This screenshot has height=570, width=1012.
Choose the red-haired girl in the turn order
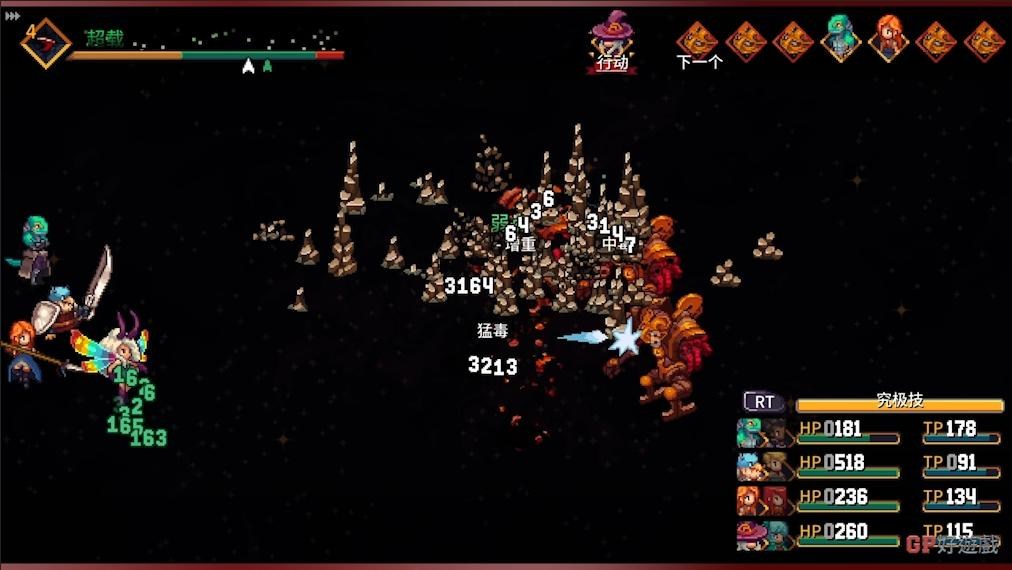(887, 39)
